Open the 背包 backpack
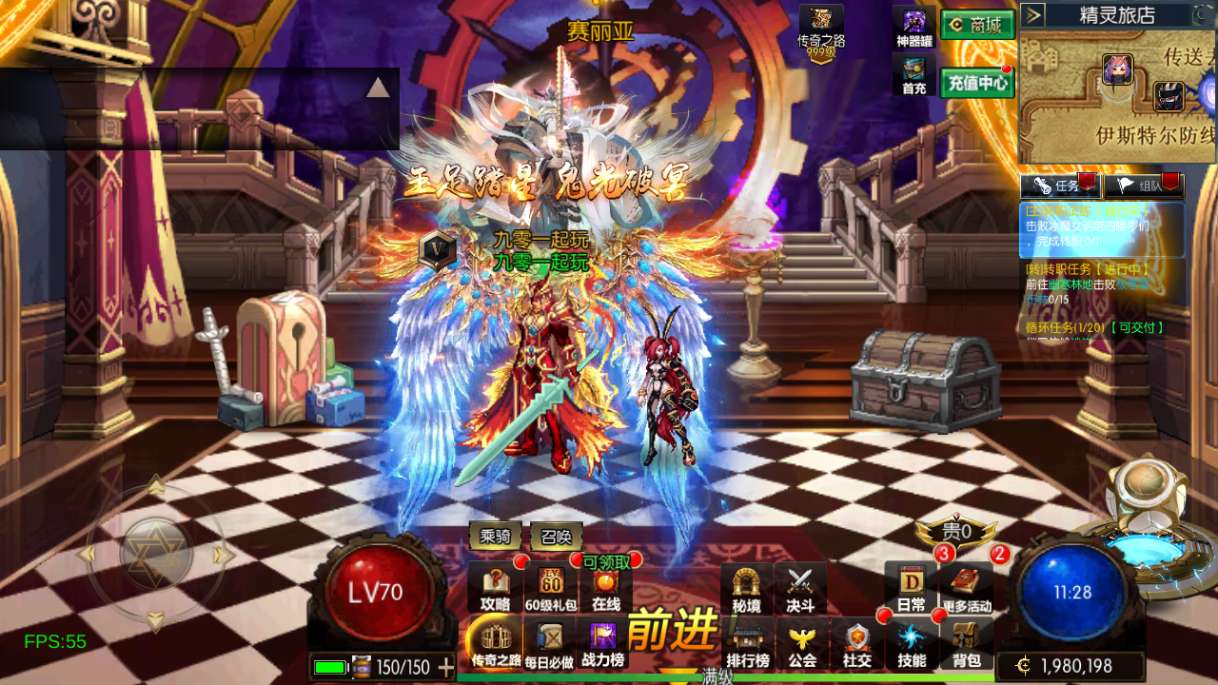Screen dimensions: 1218x685 966,644
